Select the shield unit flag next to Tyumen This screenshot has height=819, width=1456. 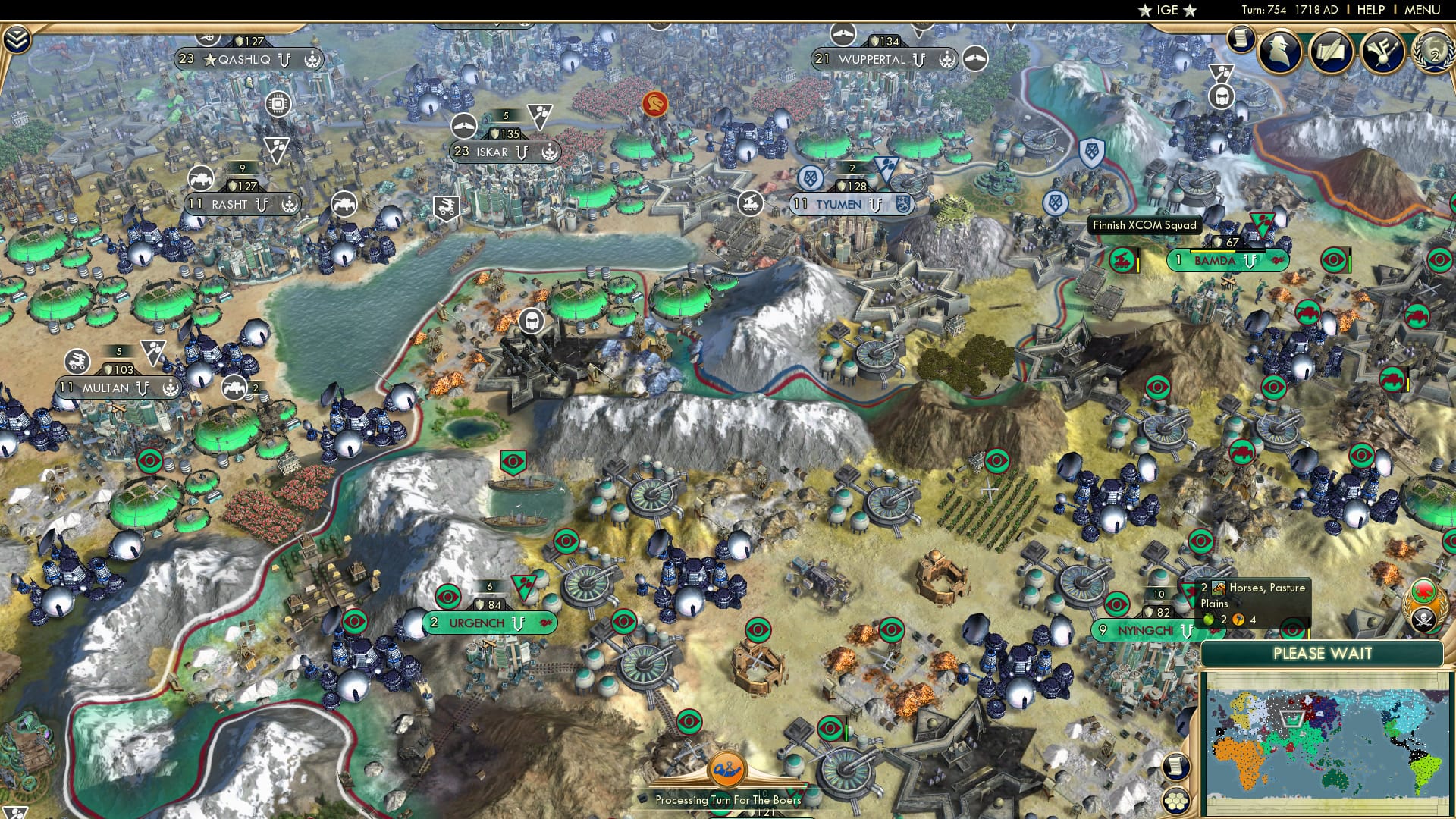pos(809,177)
